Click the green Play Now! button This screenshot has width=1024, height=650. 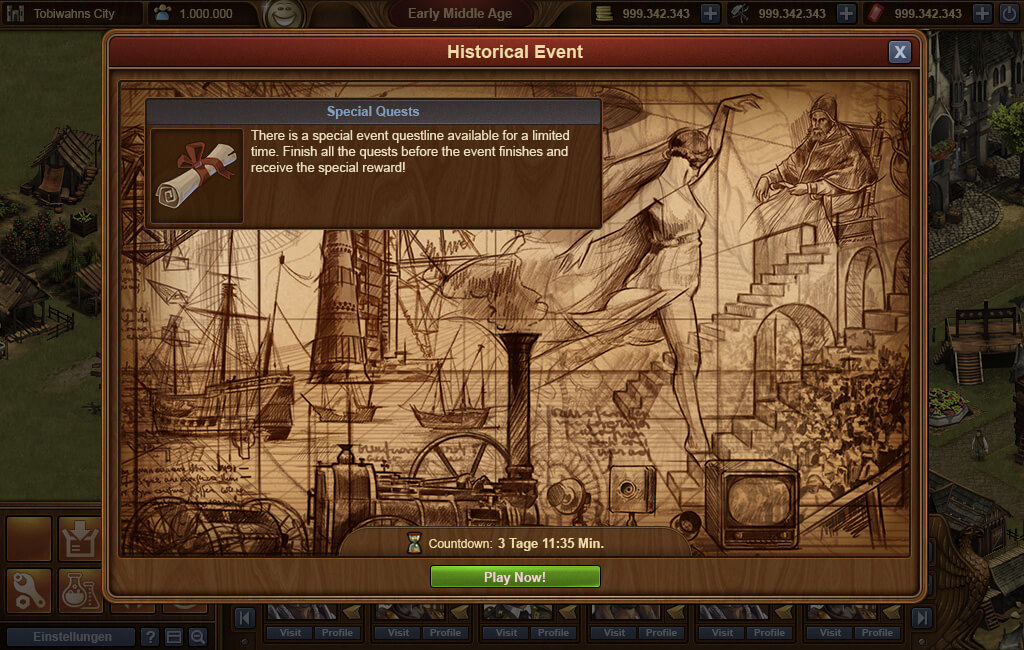[x=515, y=577]
